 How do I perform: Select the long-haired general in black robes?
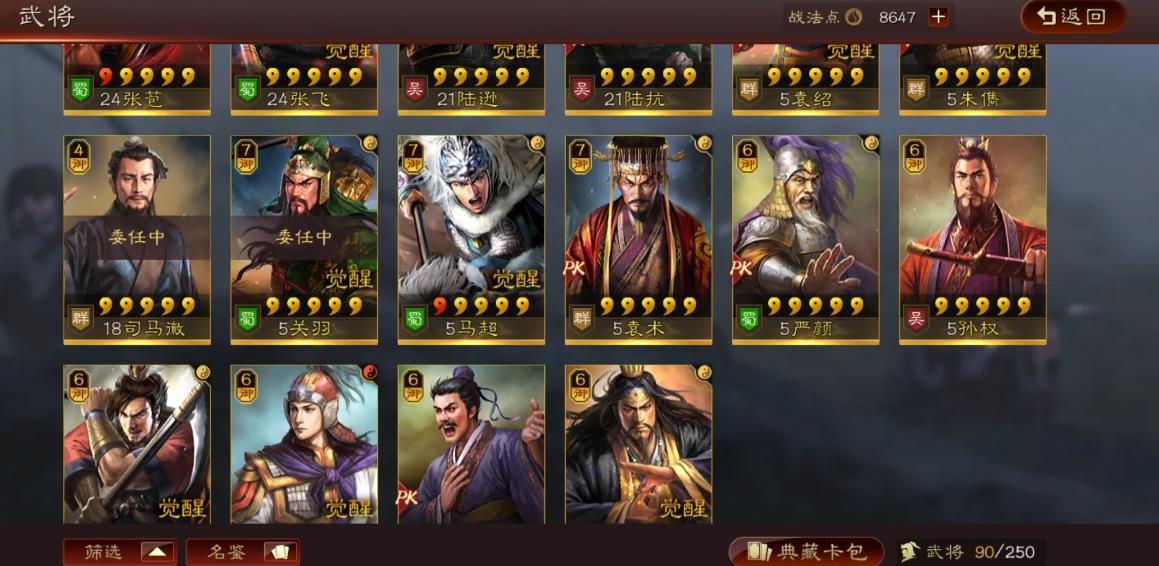pyautogui.click(x=638, y=443)
